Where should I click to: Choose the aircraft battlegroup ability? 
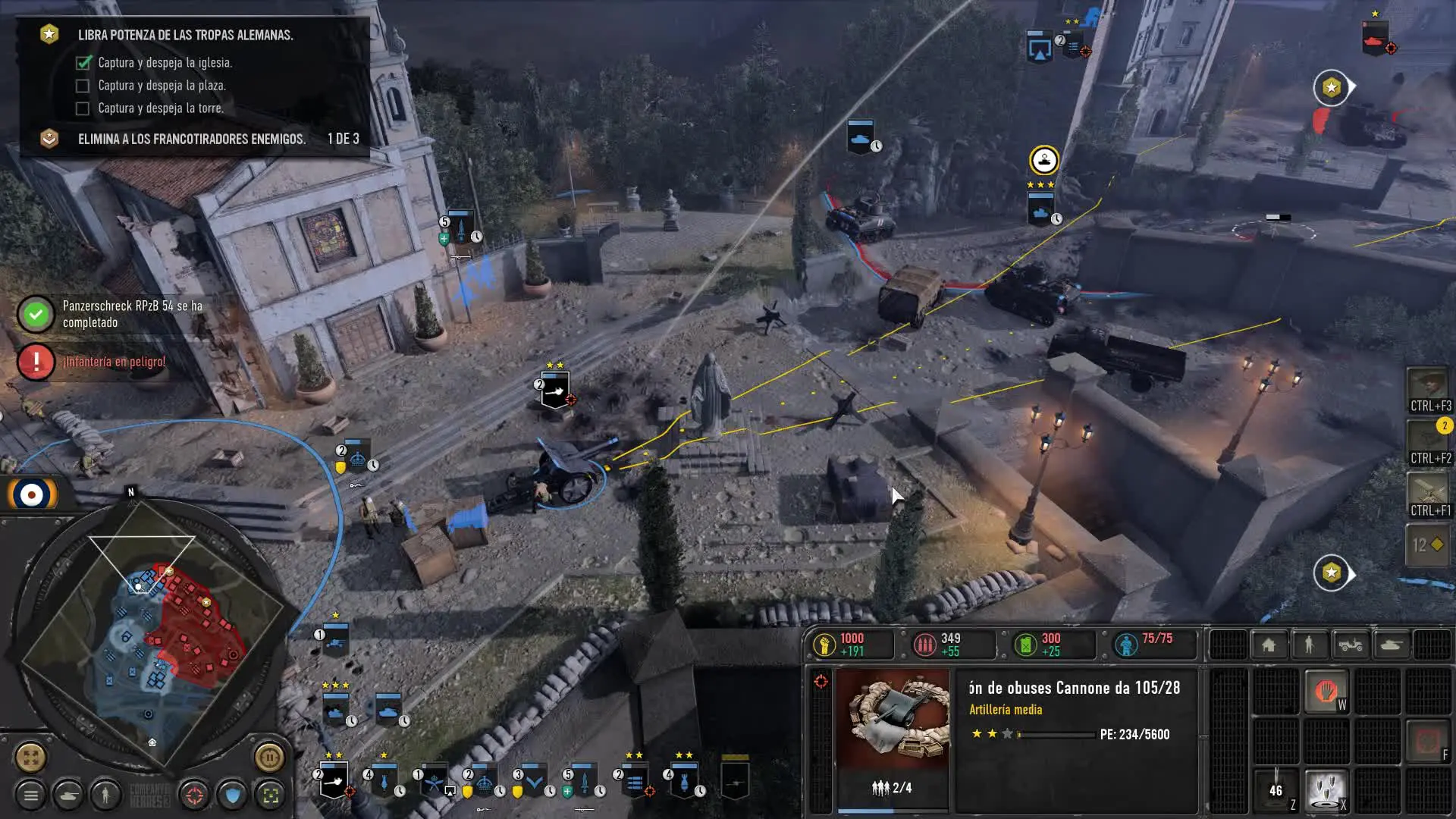point(1429,494)
